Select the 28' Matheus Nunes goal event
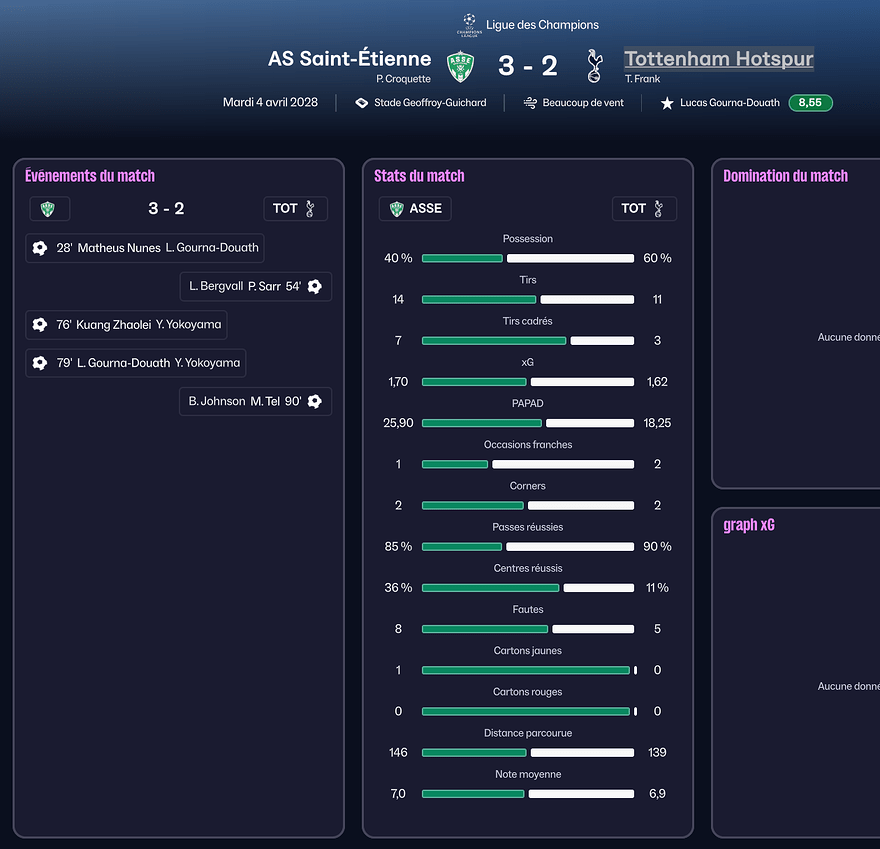This screenshot has height=849, width=880. pos(145,248)
